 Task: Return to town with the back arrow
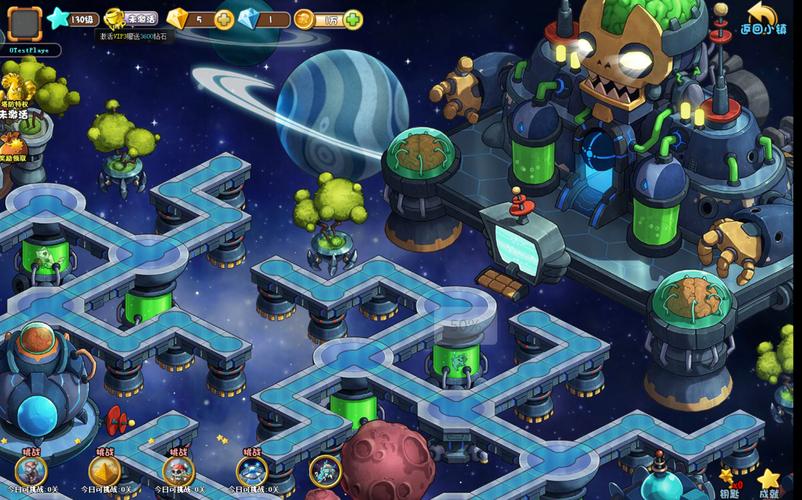(x=762, y=18)
